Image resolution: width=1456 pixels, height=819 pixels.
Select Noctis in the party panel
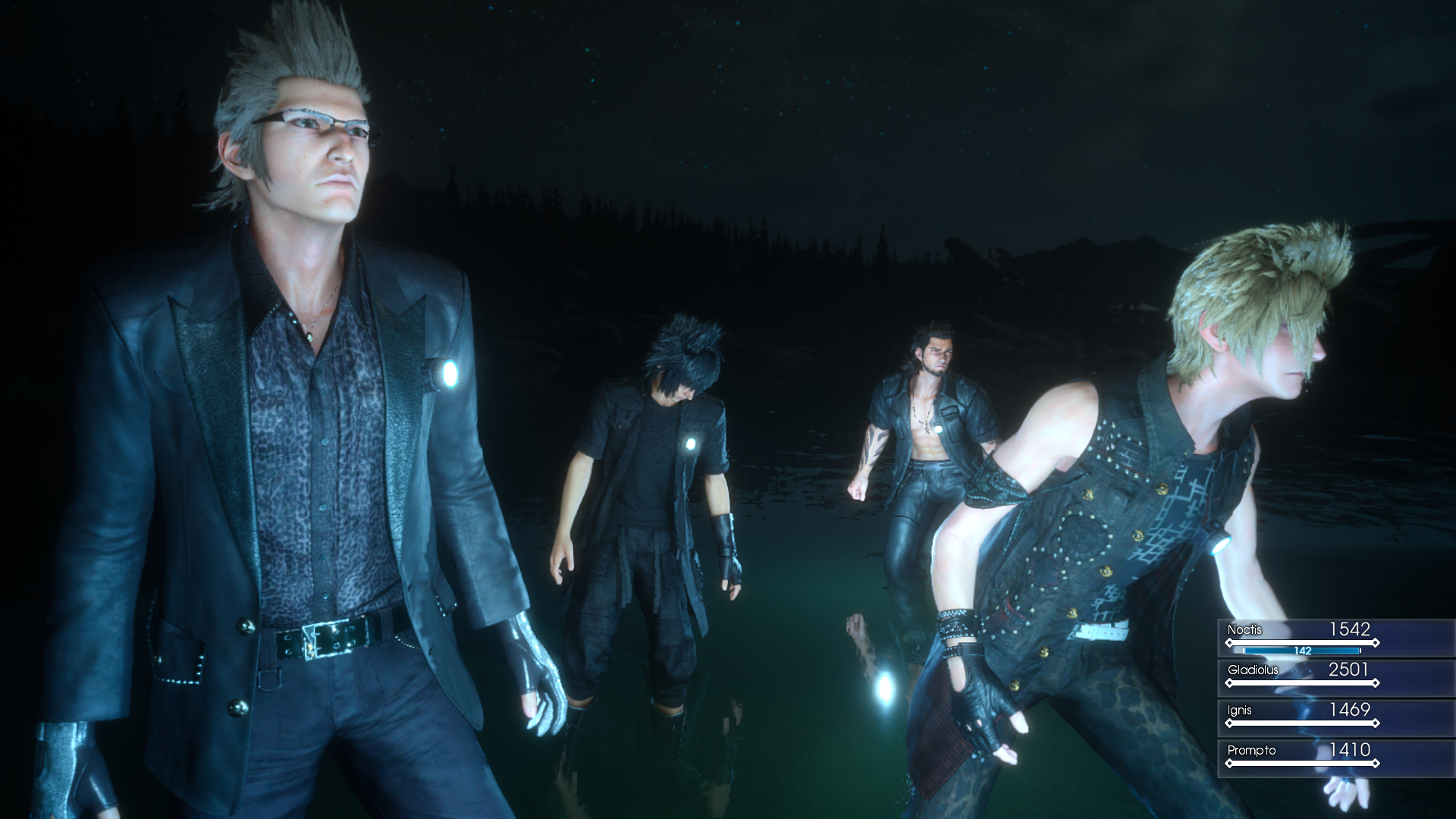pos(1301,637)
